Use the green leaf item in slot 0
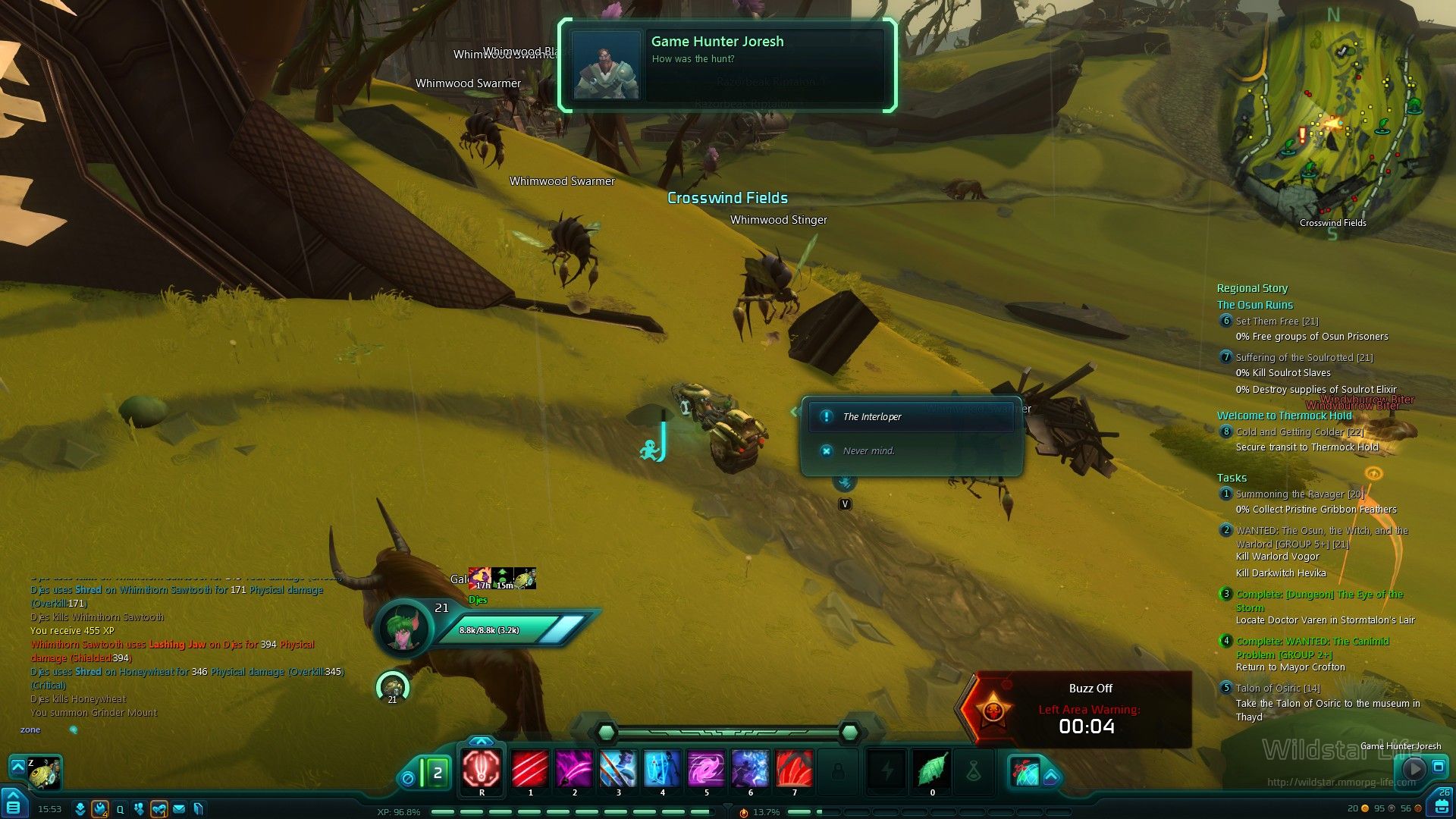1456x819 pixels. pyautogui.click(x=932, y=769)
